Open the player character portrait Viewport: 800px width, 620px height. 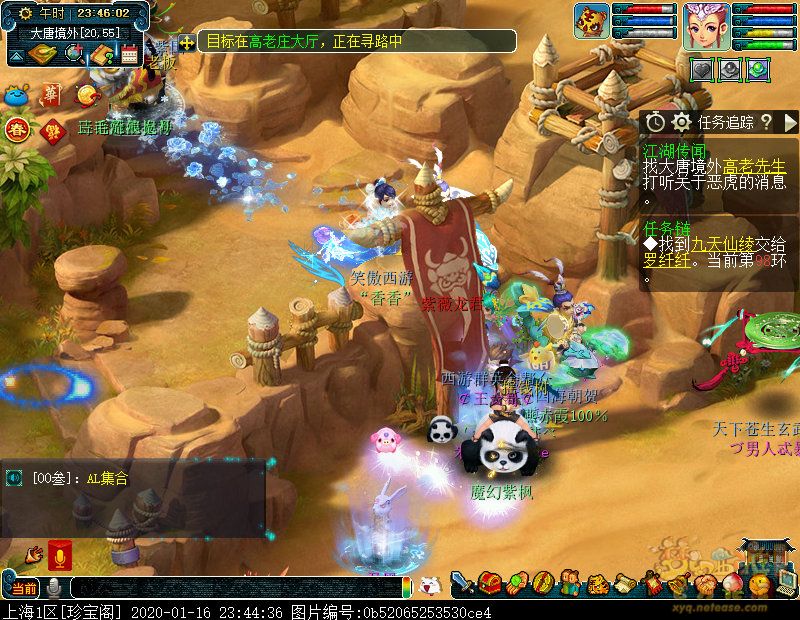coord(706,26)
